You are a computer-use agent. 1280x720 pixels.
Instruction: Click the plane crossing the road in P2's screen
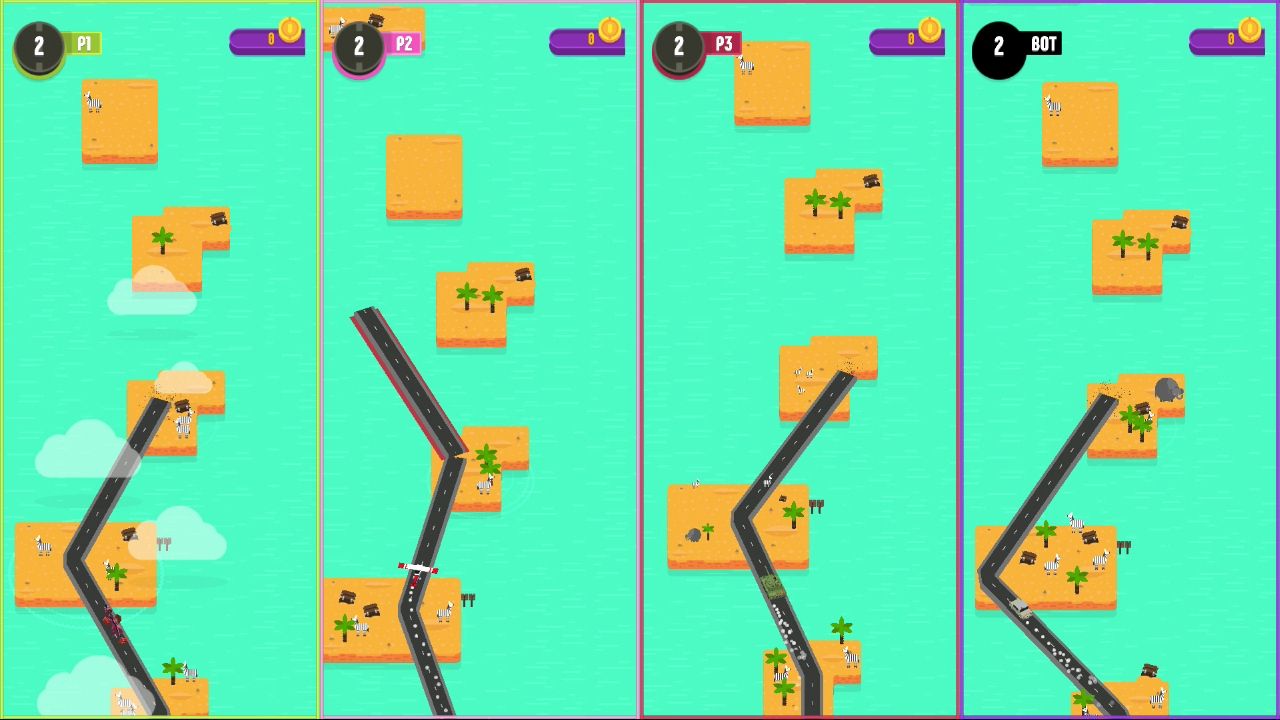pyautogui.click(x=416, y=568)
